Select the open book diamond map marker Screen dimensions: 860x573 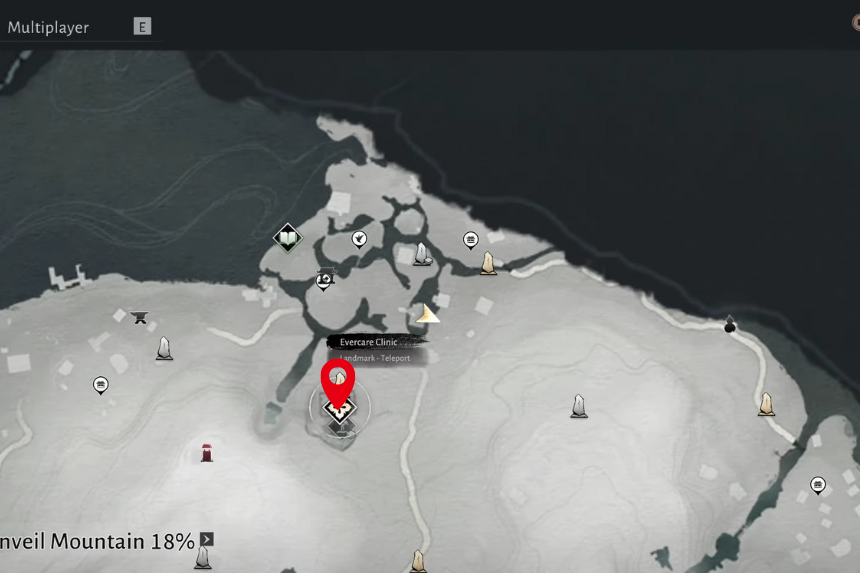pyautogui.click(x=288, y=238)
